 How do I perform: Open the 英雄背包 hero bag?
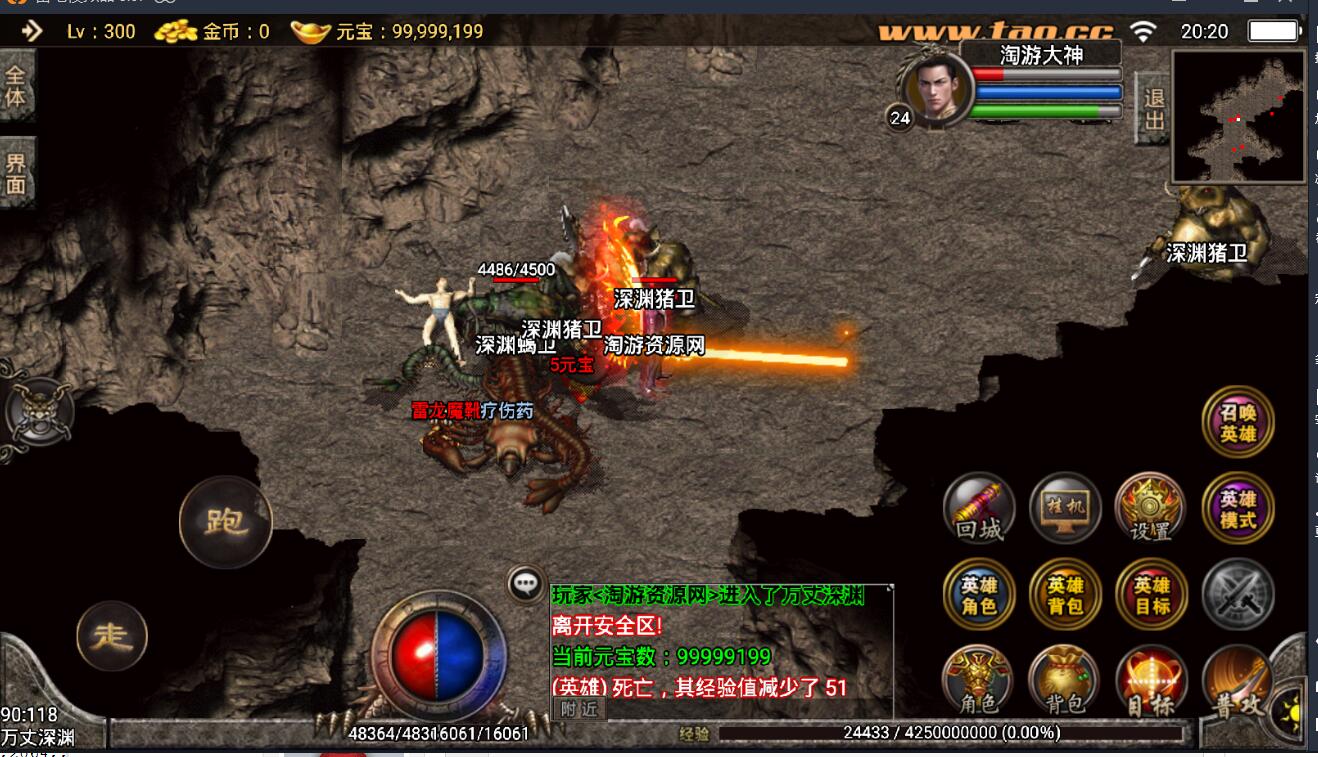click(1065, 594)
